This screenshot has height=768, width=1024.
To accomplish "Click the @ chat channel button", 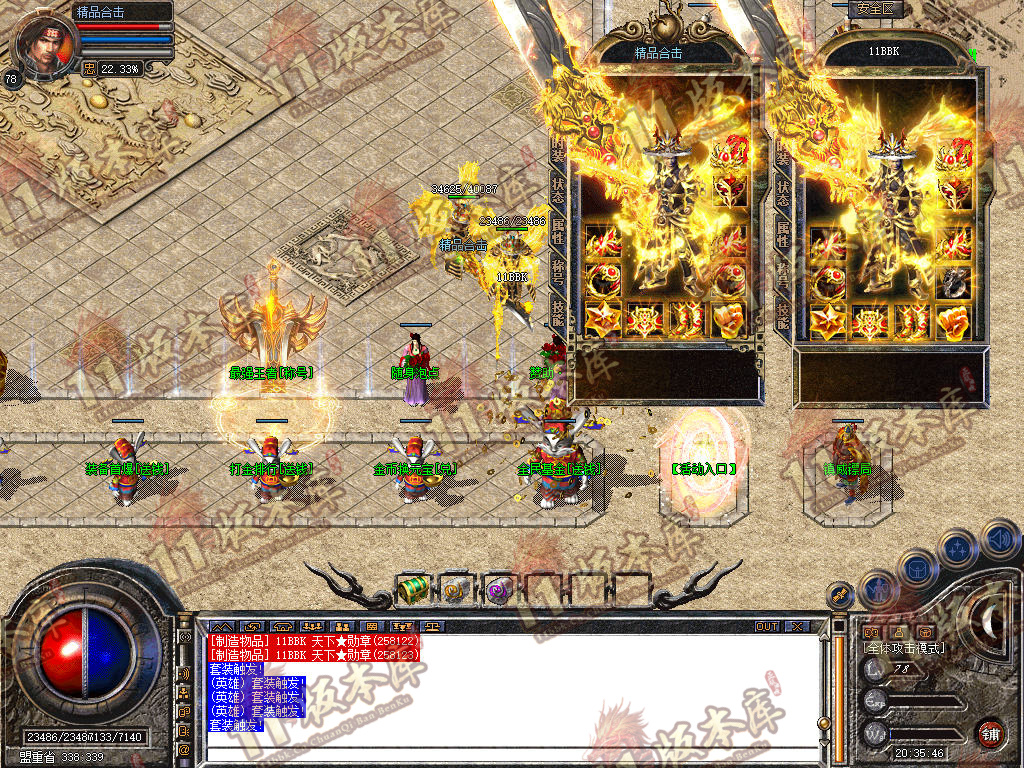I will click(x=184, y=748).
